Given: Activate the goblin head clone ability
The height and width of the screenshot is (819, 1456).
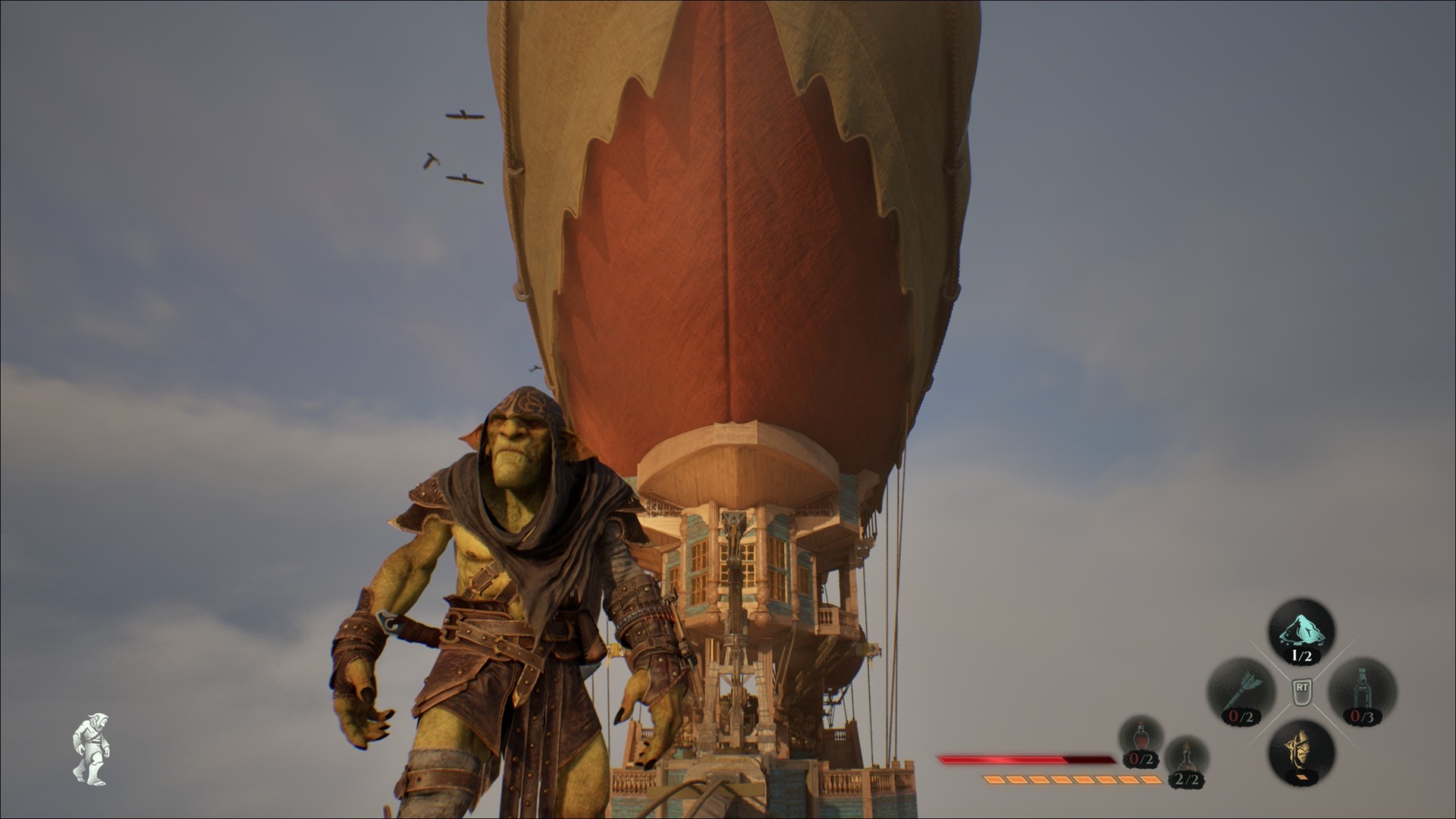Looking at the screenshot, I should point(1301,751).
